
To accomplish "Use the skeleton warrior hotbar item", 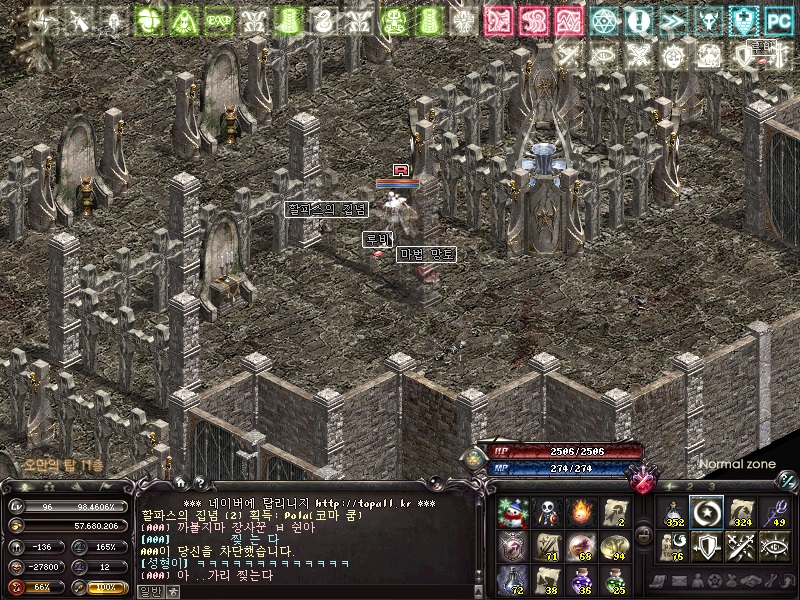I will click(x=547, y=512).
